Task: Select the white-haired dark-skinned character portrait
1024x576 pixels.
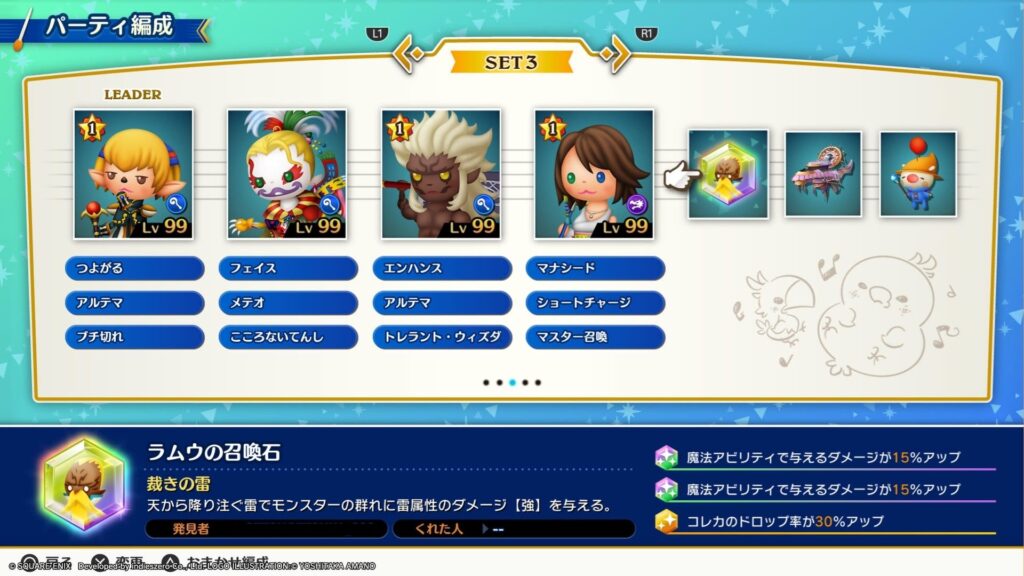Action: click(441, 174)
